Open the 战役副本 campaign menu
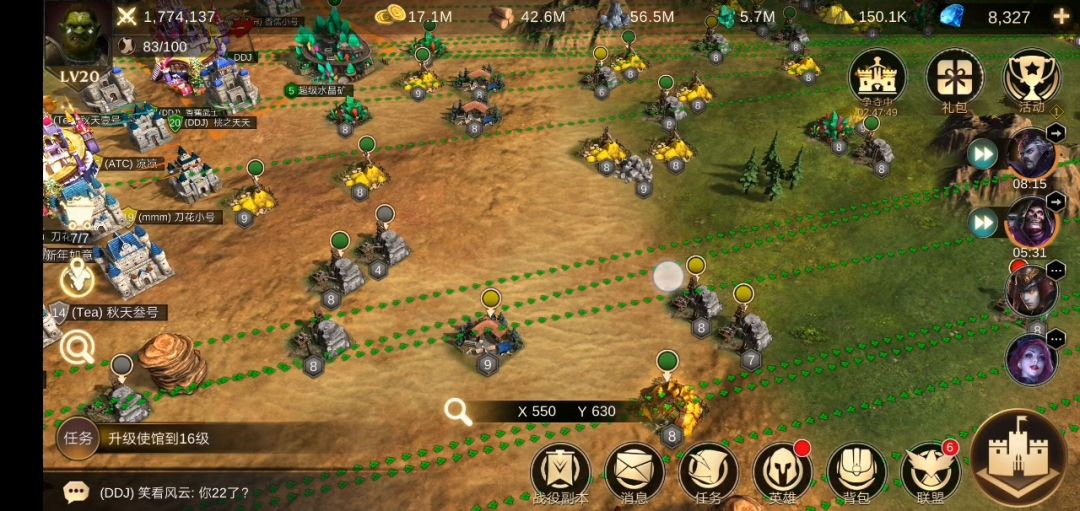1080x511 pixels. tap(560, 473)
